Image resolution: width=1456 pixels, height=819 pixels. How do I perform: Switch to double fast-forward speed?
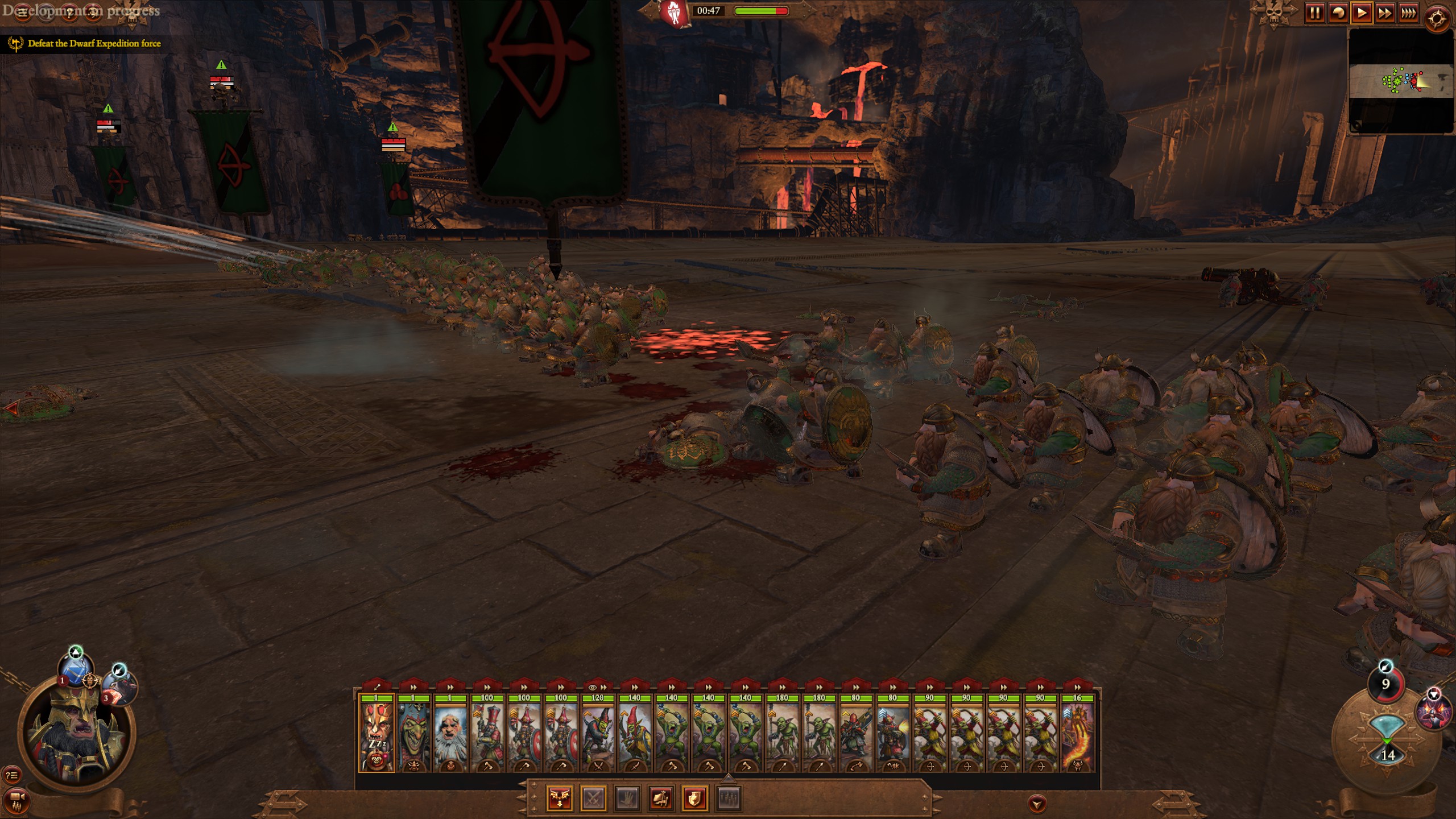(x=1385, y=13)
